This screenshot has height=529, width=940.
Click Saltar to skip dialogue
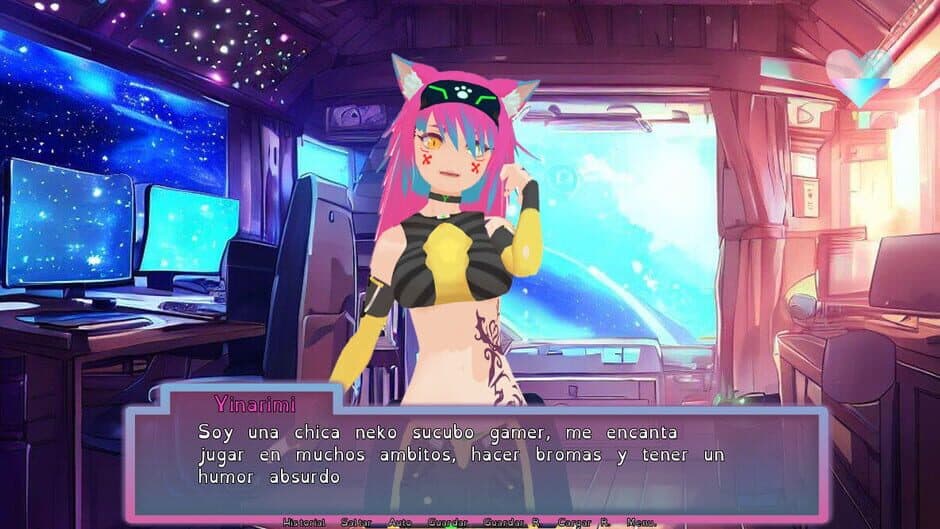pos(356,522)
